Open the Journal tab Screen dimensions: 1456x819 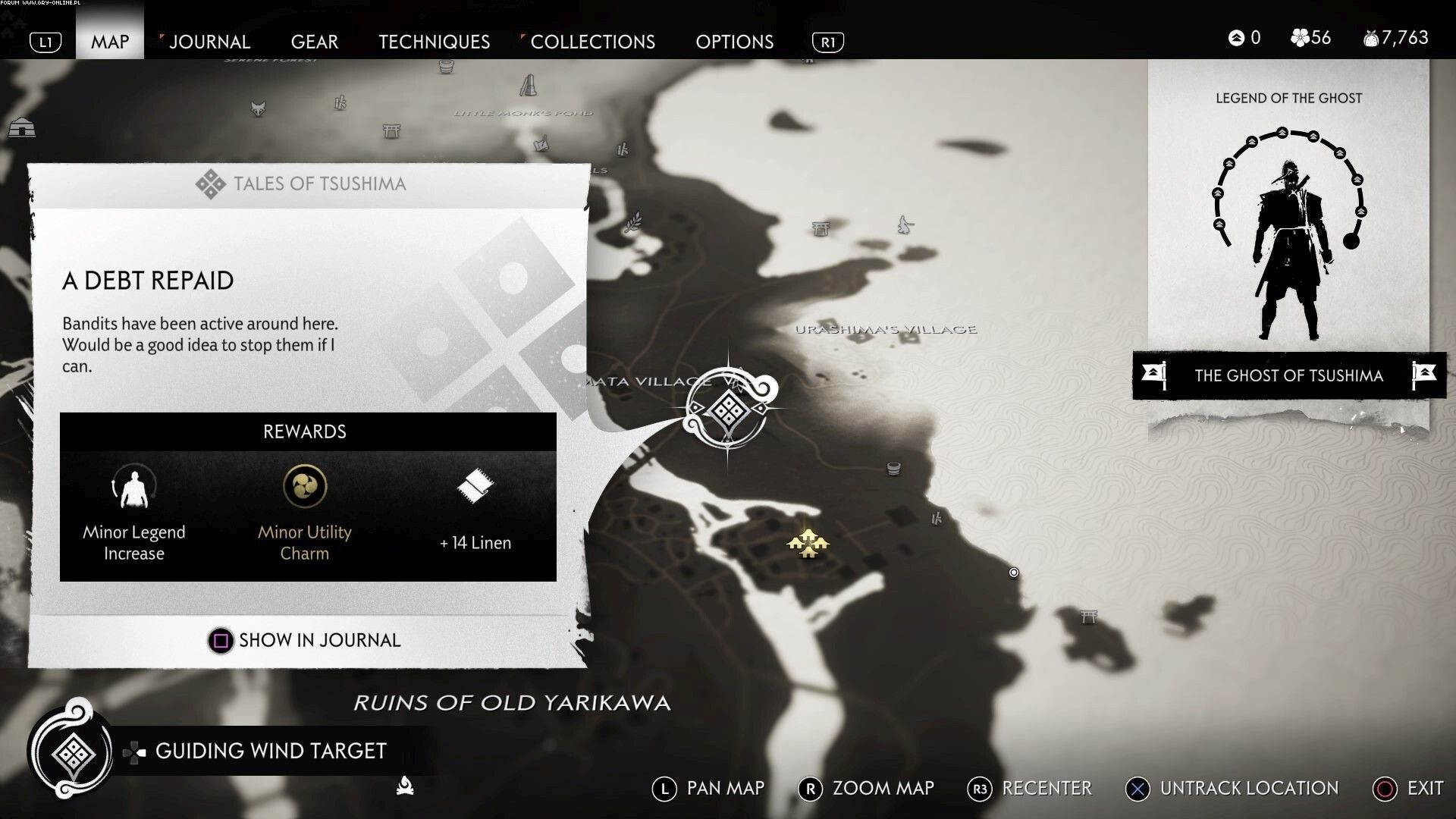pyautogui.click(x=209, y=42)
